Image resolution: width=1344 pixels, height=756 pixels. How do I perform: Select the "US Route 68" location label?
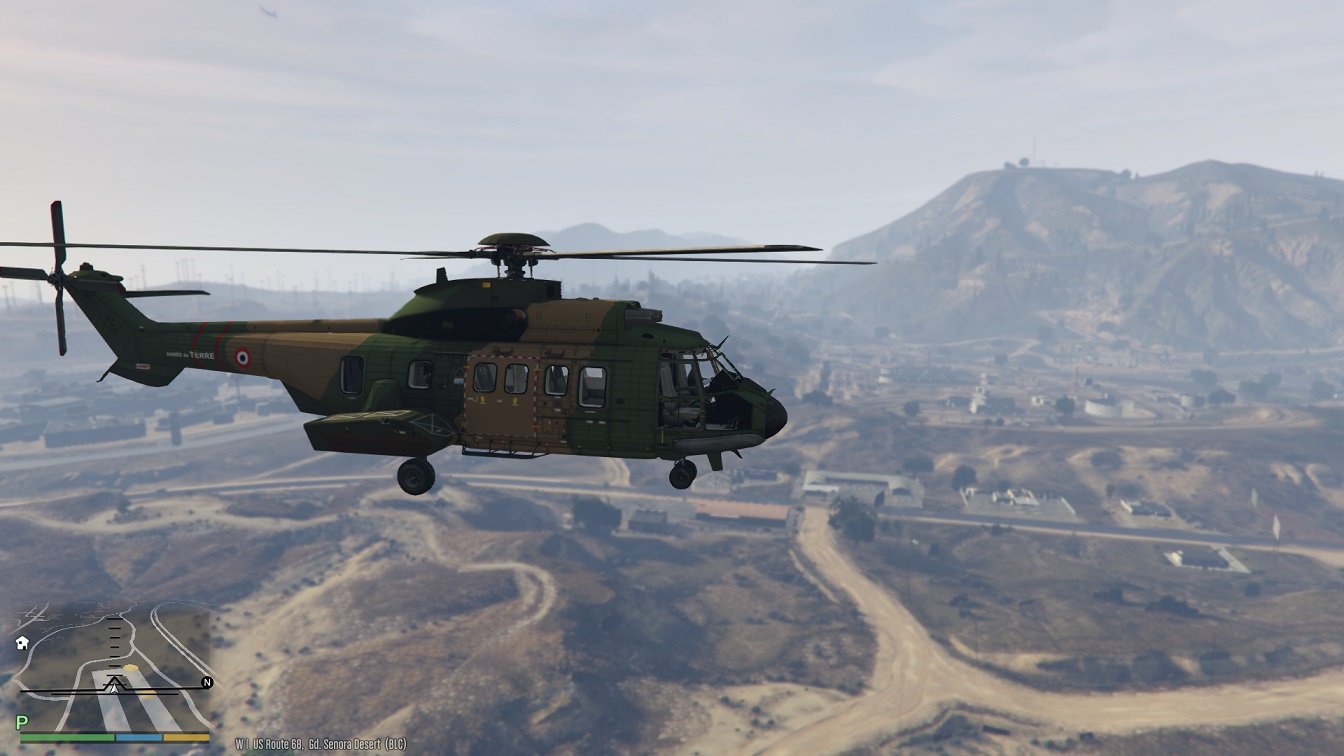[x=278, y=742]
